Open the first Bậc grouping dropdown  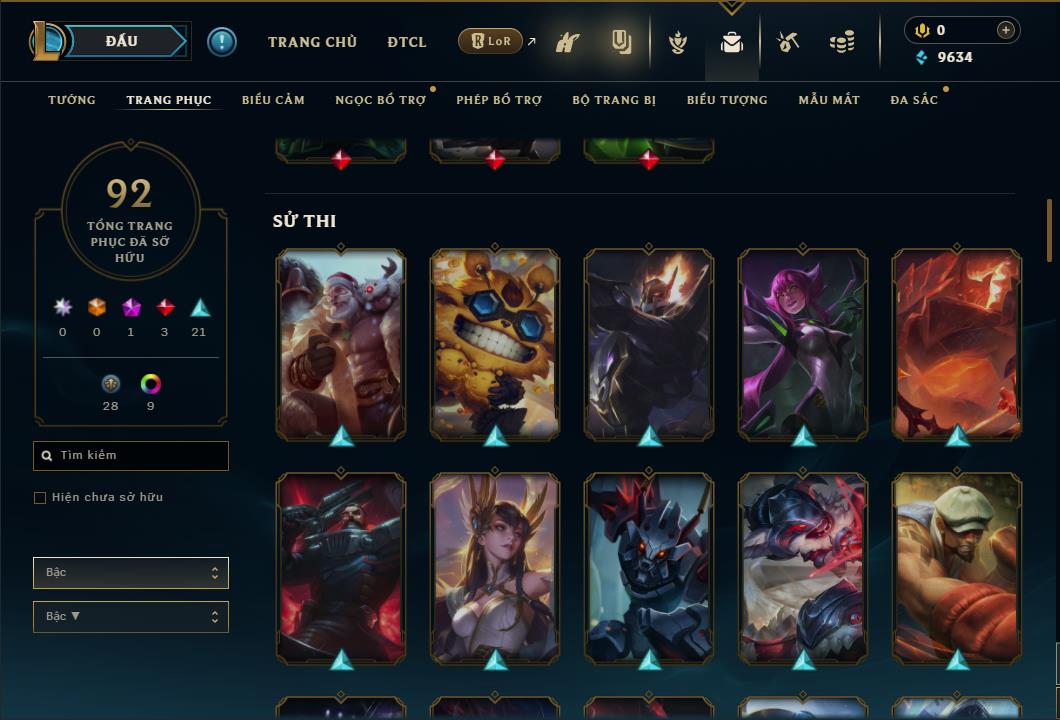131,573
